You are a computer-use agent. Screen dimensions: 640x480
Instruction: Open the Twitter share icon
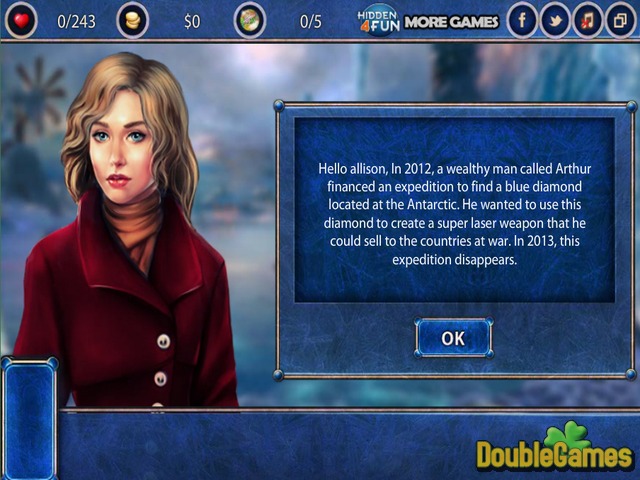[x=554, y=20]
